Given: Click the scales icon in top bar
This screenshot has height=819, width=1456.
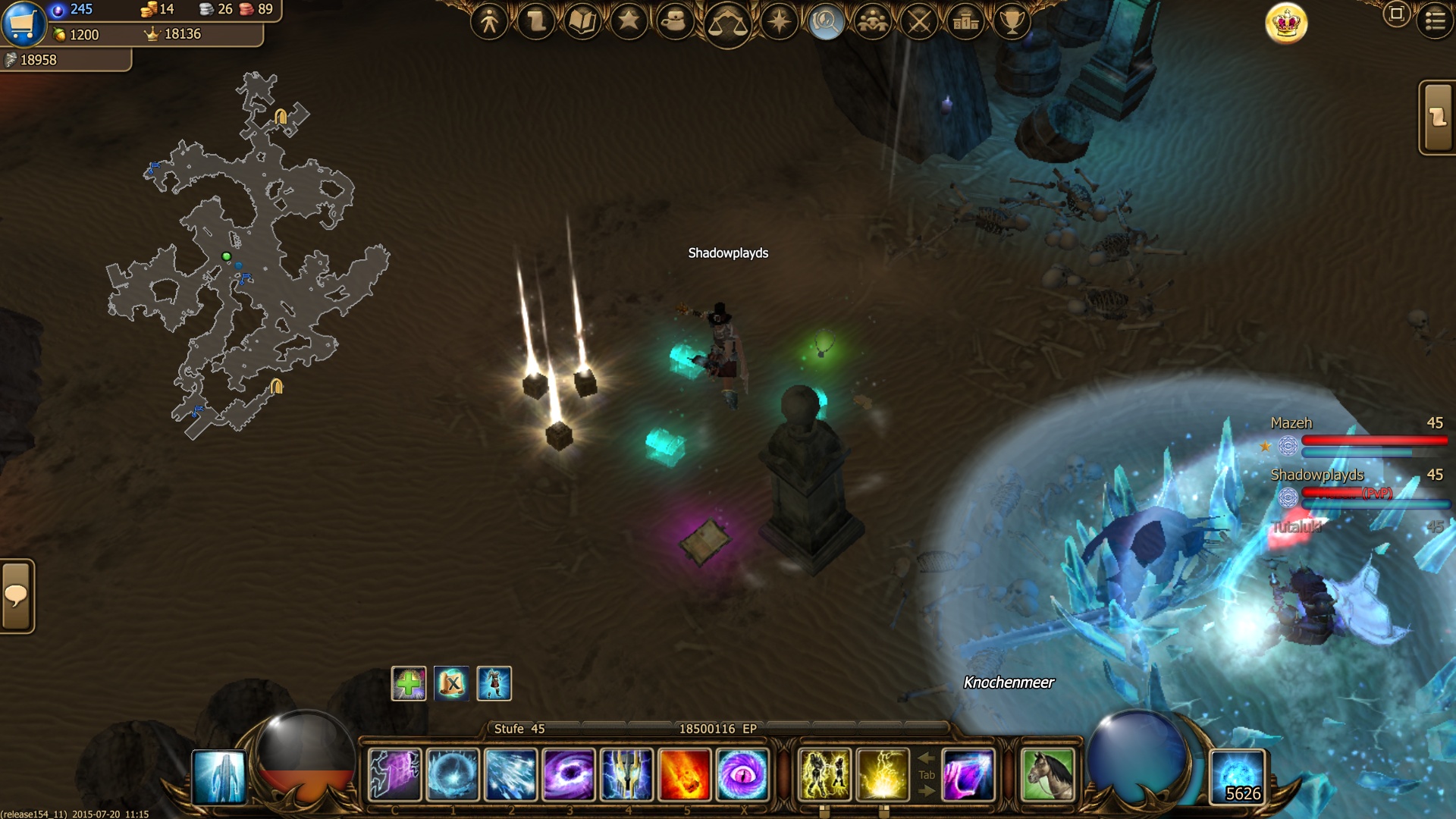Looking at the screenshot, I should coord(726,24).
